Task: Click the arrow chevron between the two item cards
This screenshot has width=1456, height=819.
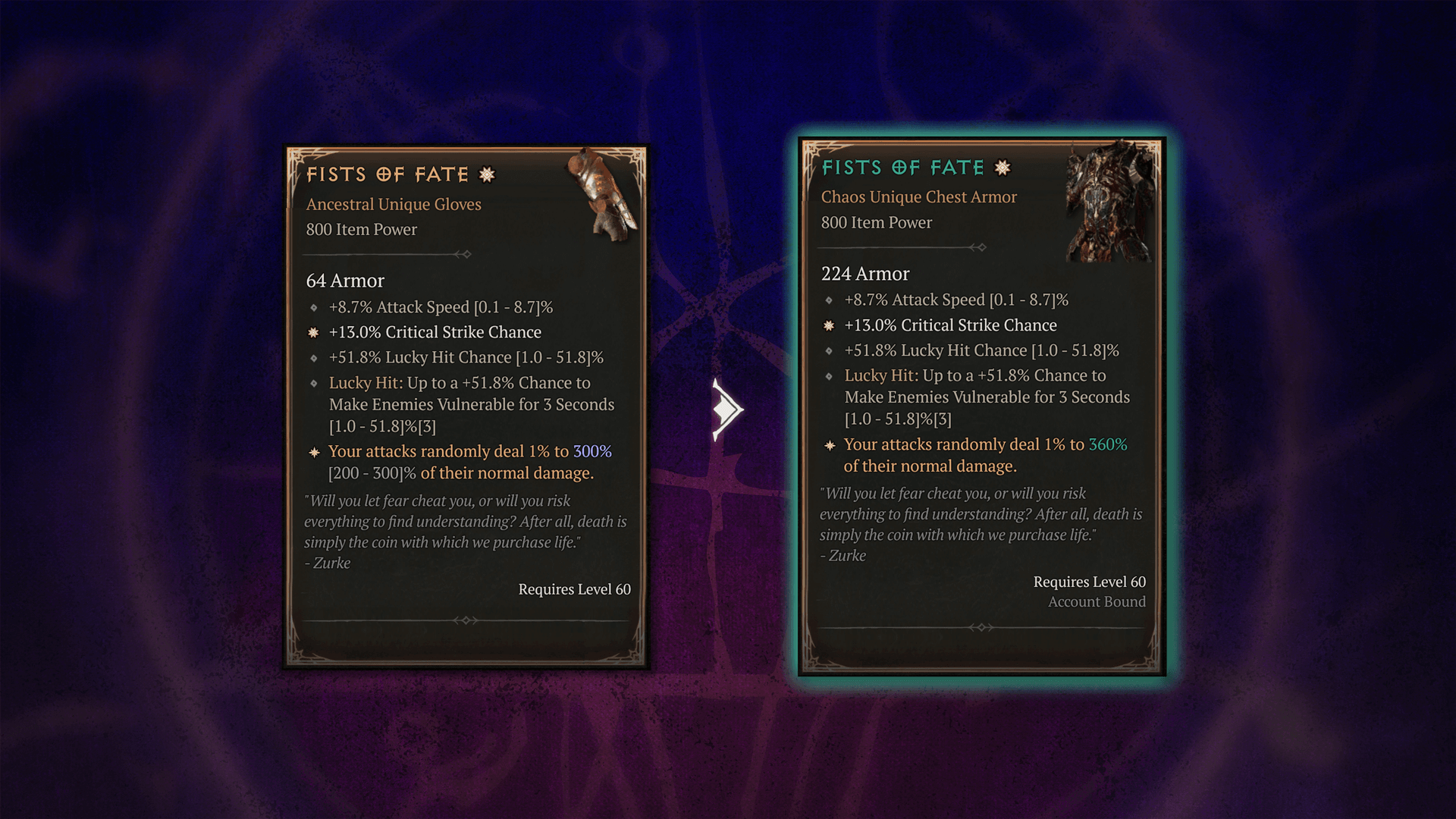Action: click(x=726, y=408)
